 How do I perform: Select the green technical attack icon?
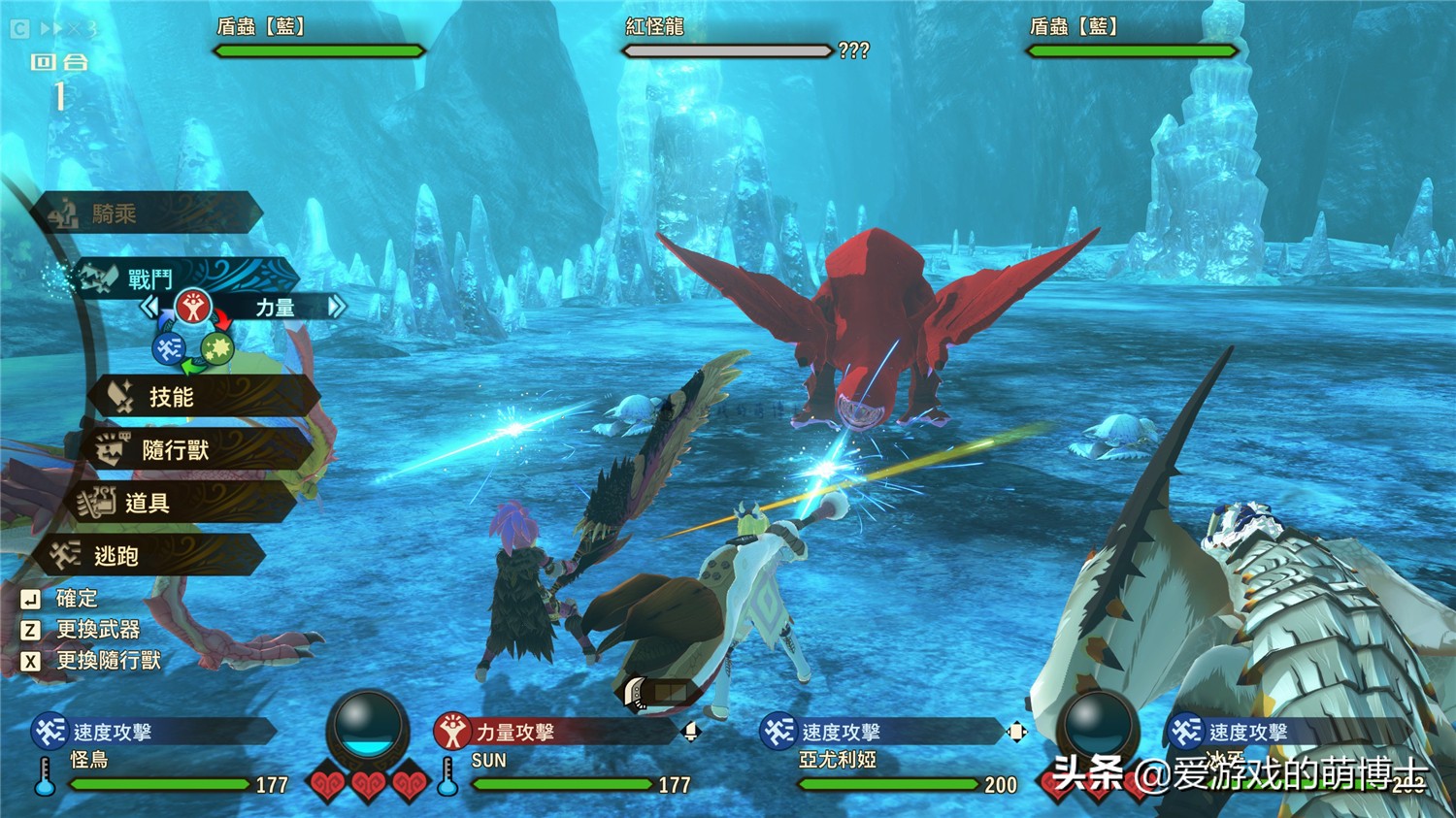[x=216, y=347]
